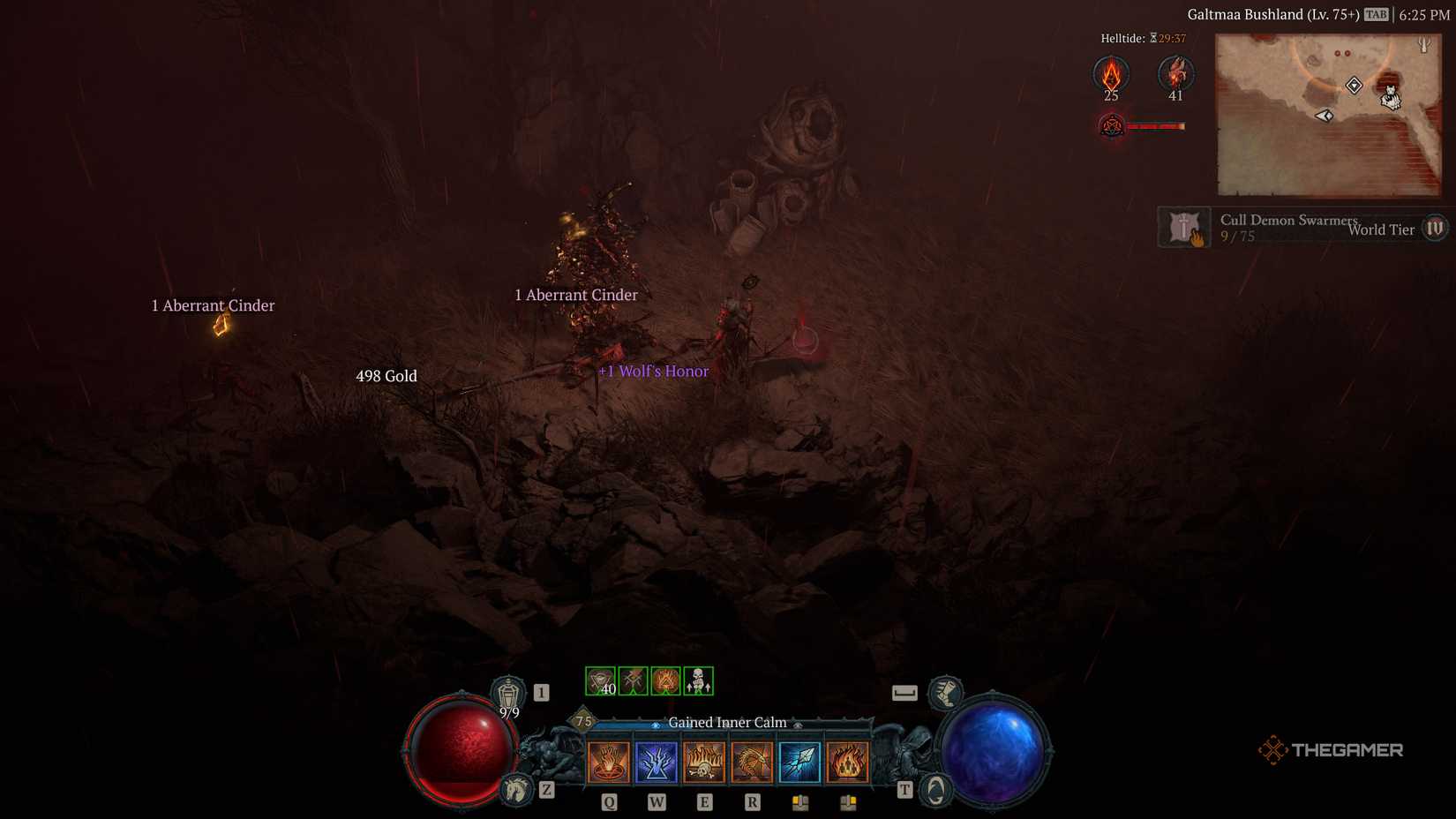Viewport: 1456px width, 819px height.
Task: Cast the fire skill bound to Q
Action: point(607,761)
